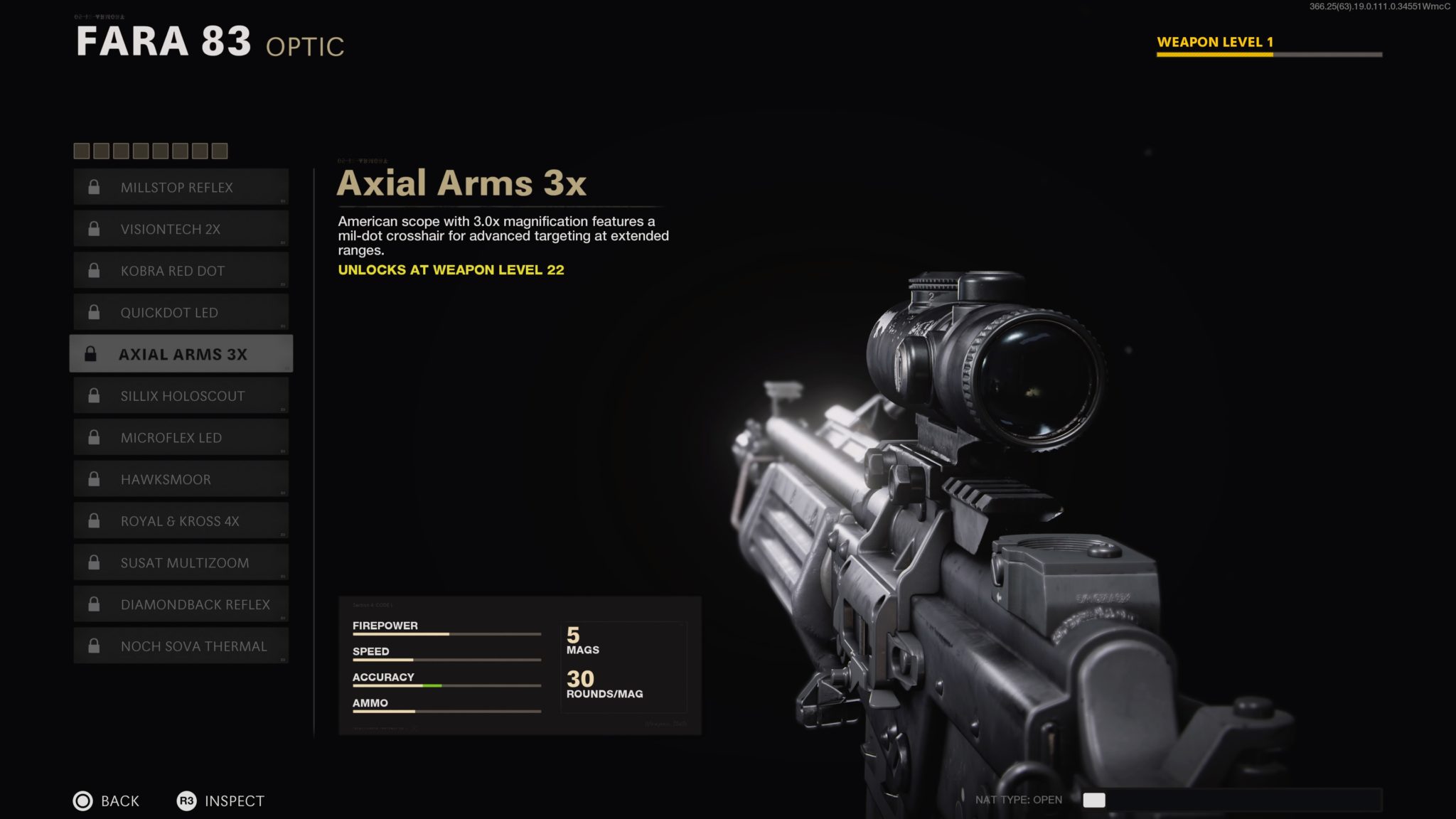1456x819 pixels.
Task: Select the Diamondback Reflex optic
Action: [181, 604]
